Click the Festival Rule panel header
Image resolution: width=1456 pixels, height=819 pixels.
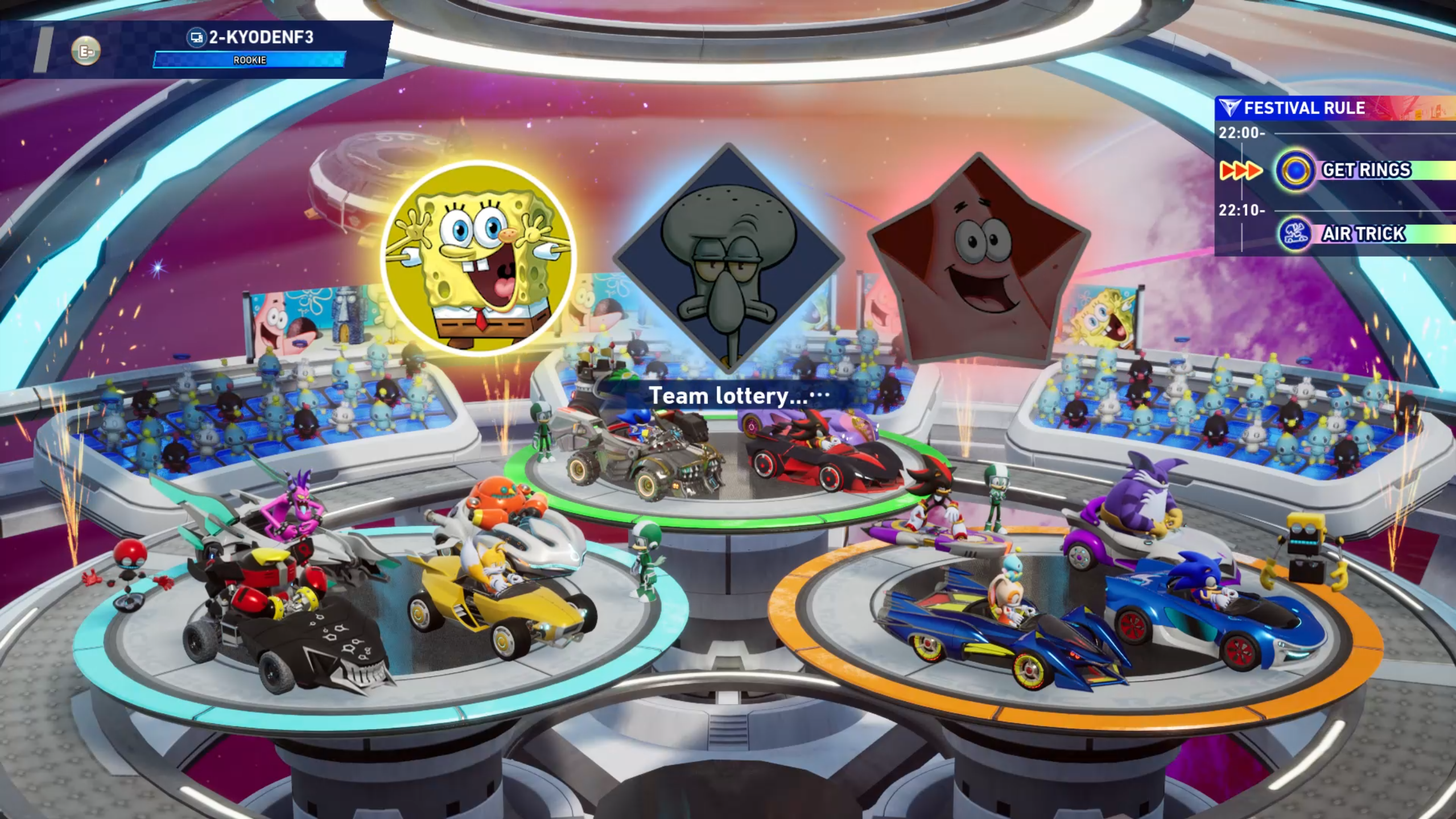tap(1303, 108)
